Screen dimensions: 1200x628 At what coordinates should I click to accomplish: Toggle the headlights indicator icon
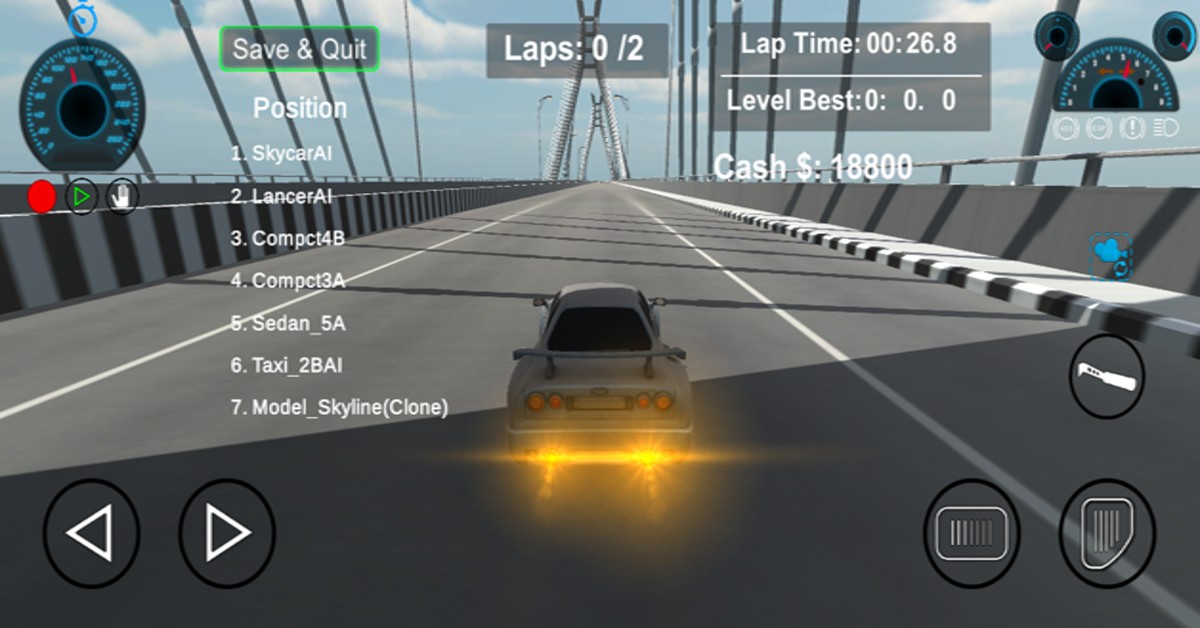coord(1166,128)
